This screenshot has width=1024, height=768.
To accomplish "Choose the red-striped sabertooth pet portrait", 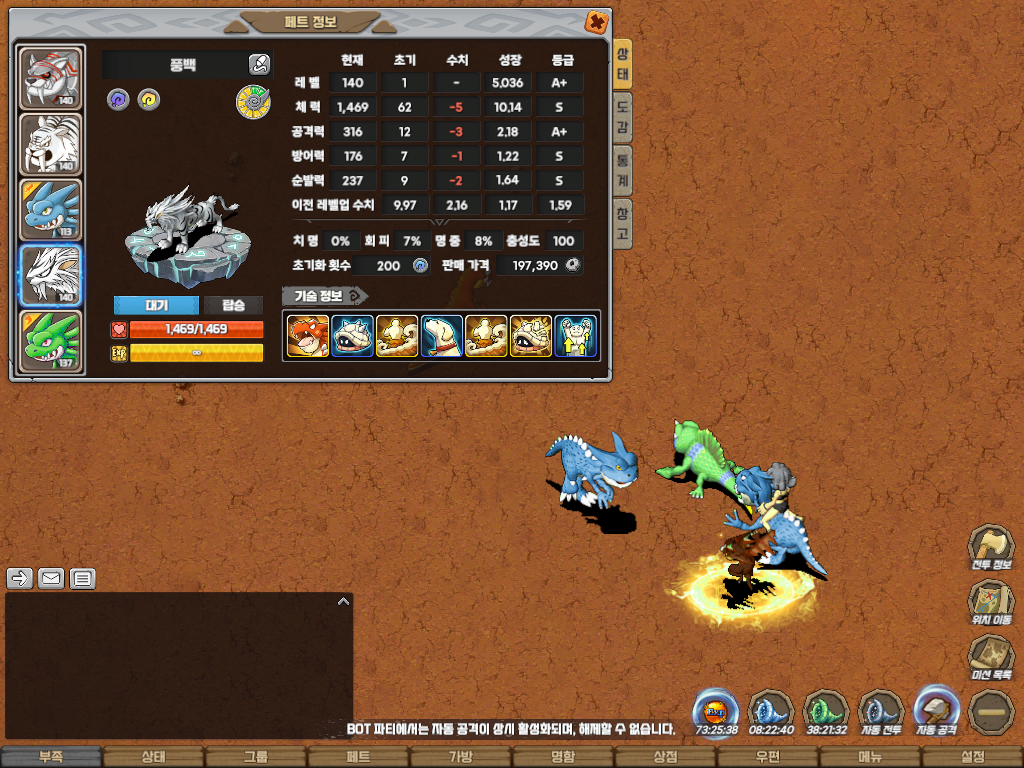I will tap(51, 78).
